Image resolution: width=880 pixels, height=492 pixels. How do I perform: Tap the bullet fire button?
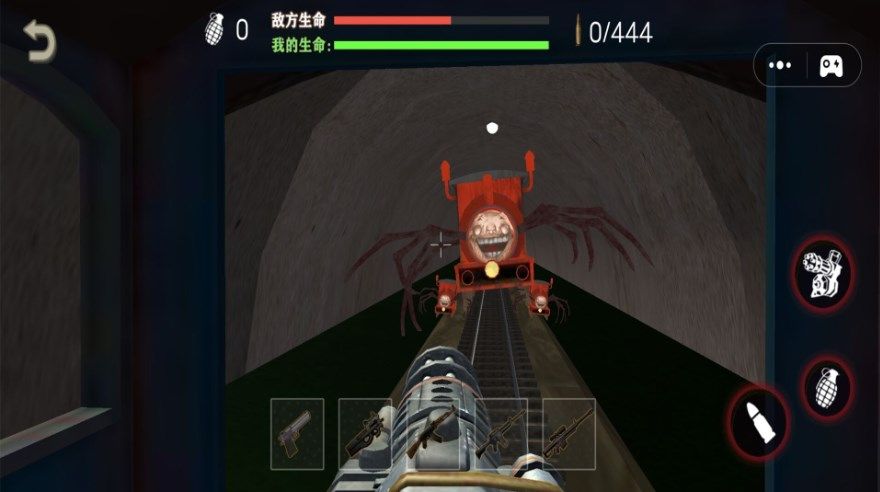point(757,420)
